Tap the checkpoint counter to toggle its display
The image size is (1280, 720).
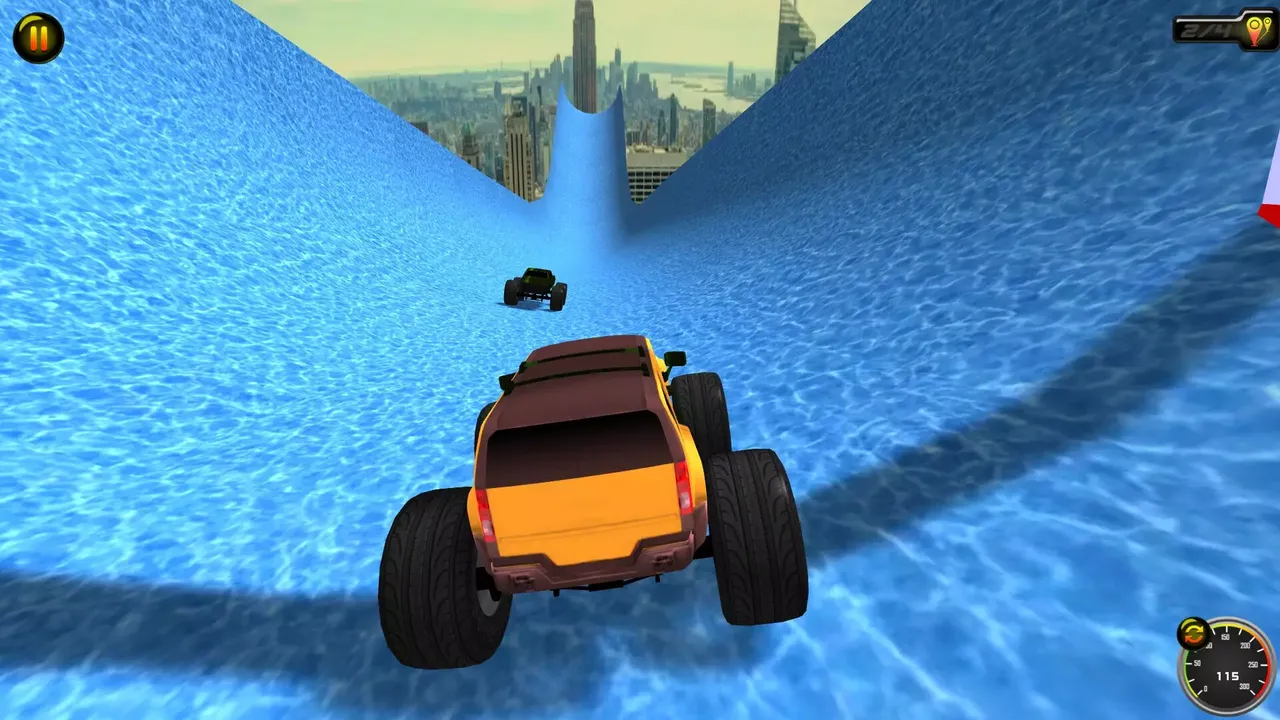pos(1205,30)
